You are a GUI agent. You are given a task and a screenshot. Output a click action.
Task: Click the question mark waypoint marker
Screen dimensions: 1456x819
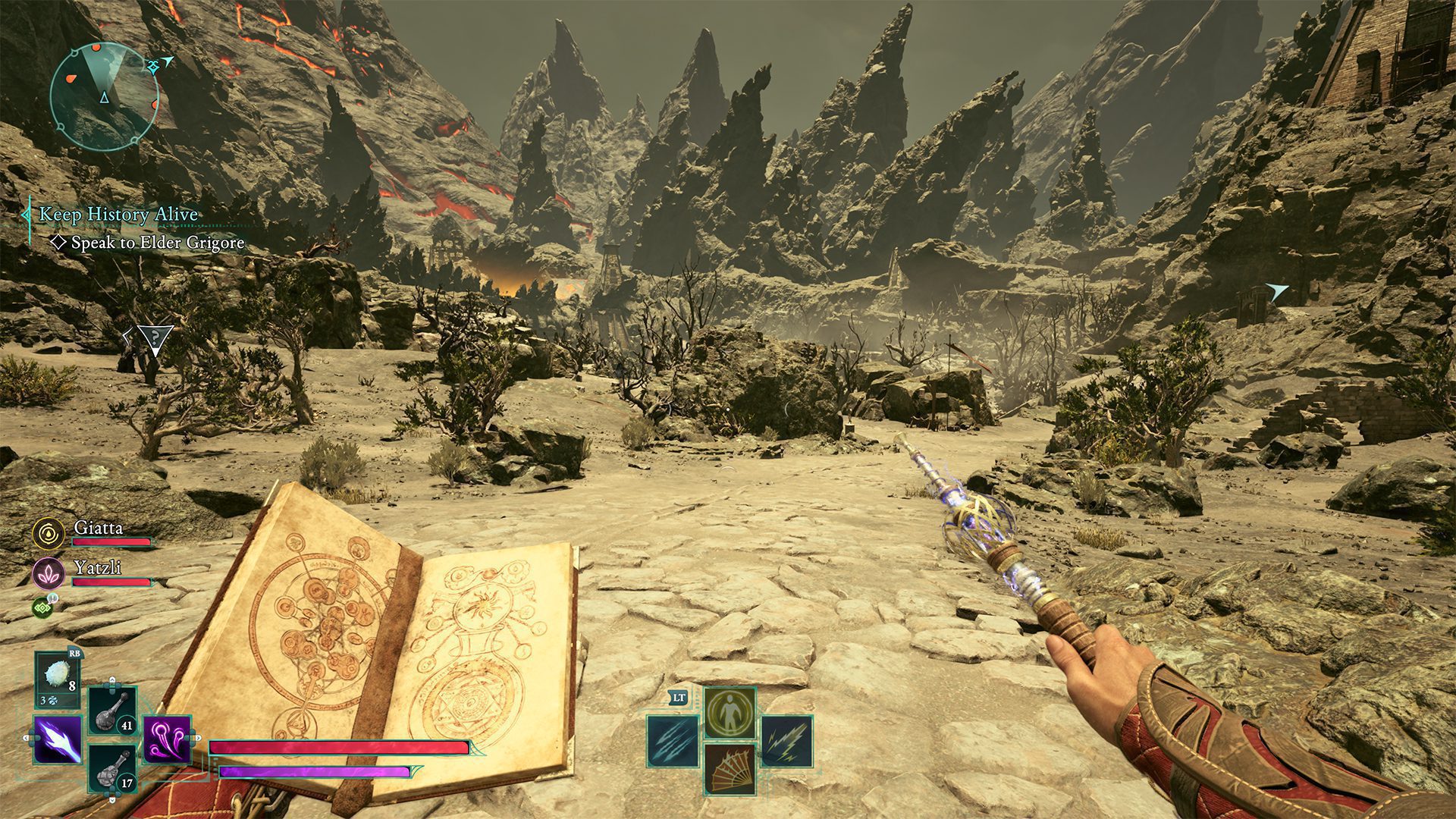point(155,338)
